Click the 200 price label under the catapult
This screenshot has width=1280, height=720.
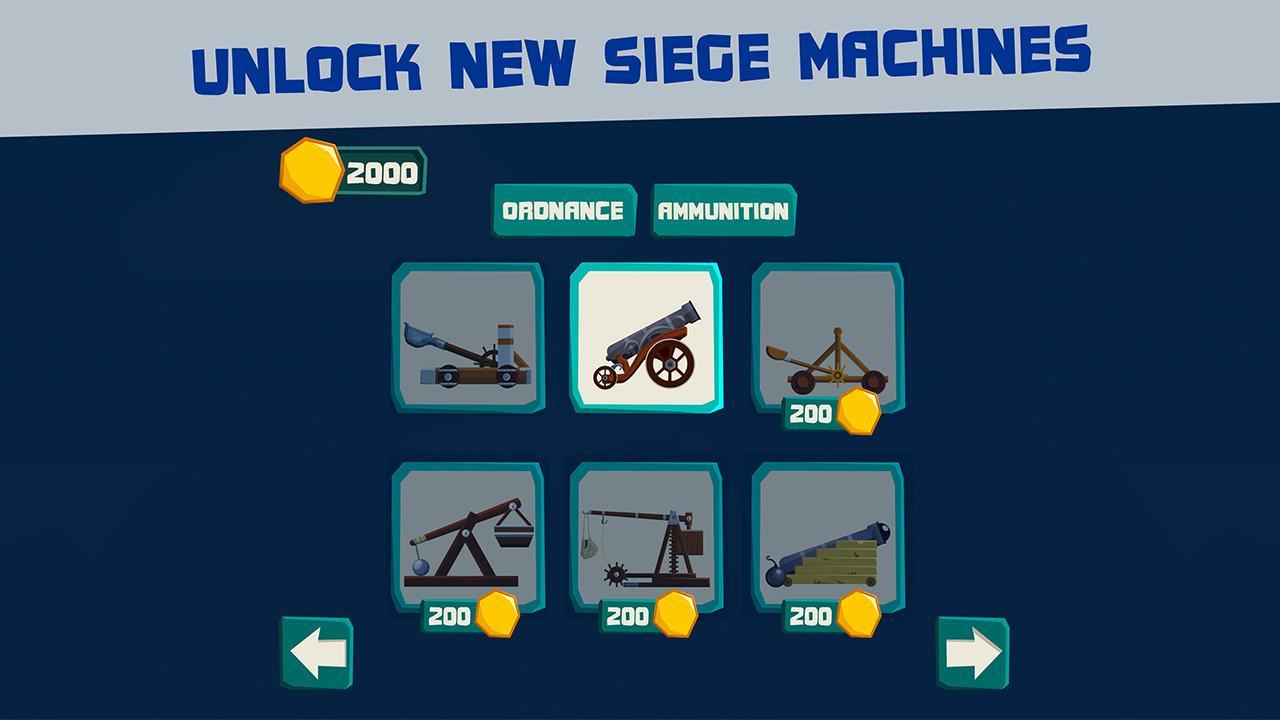click(x=812, y=411)
